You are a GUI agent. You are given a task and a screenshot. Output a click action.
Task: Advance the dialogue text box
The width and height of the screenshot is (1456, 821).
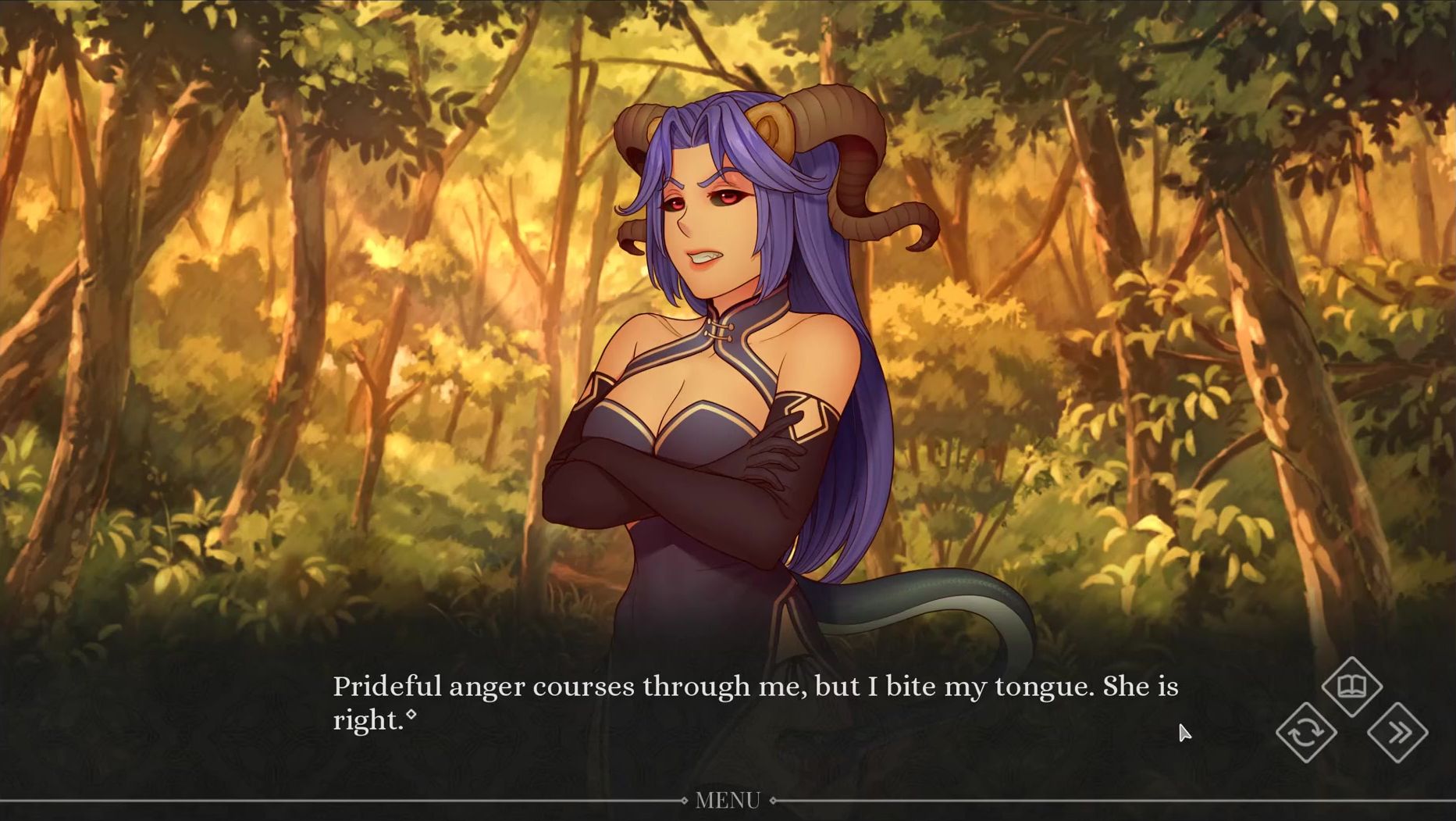[754, 703]
